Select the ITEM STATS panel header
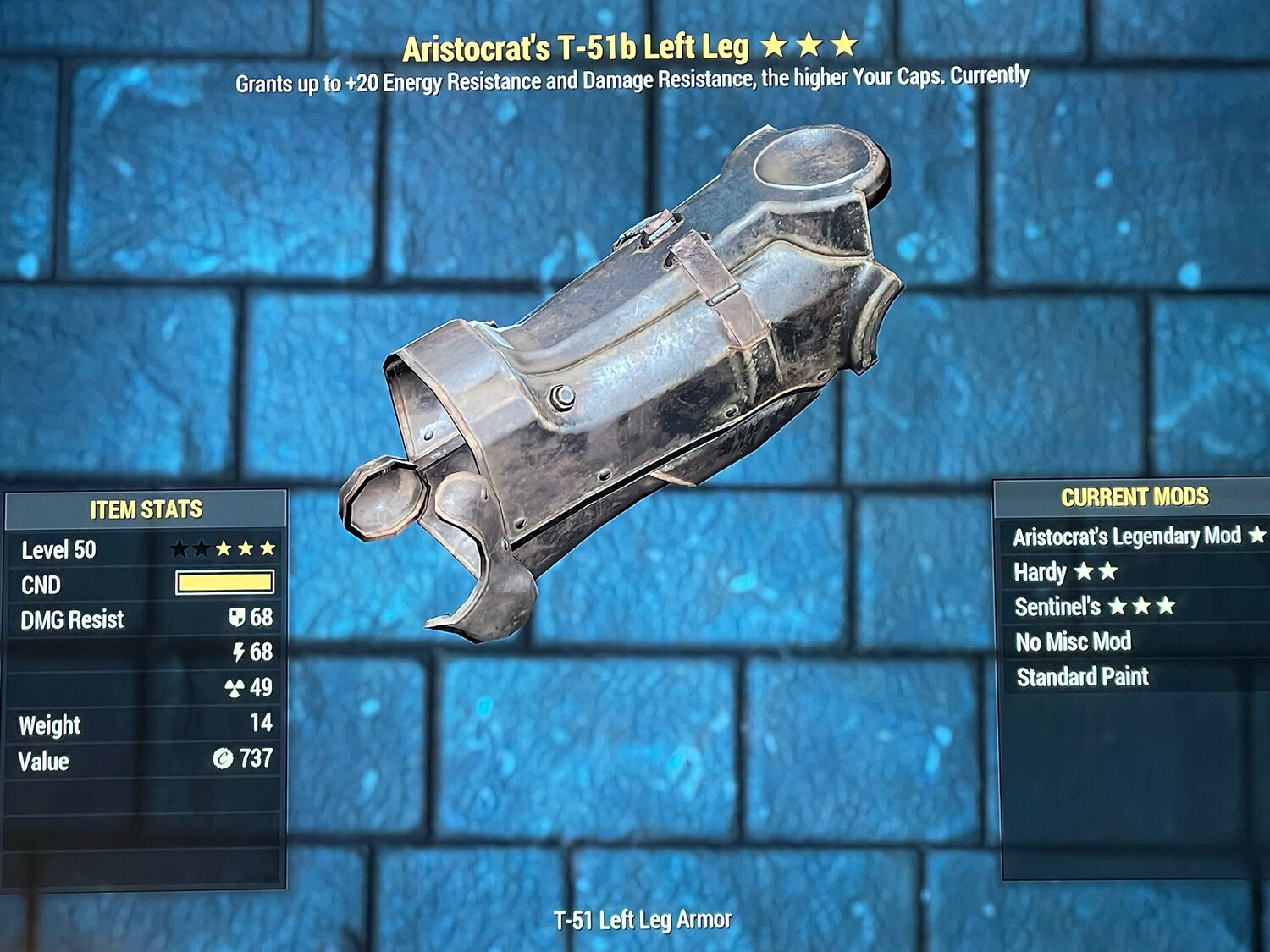1270x952 pixels. tap(146, 510)
